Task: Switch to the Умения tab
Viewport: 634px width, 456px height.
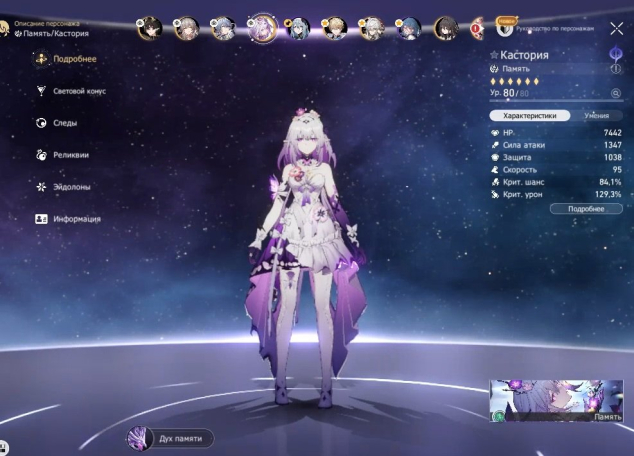Action: pos(596,116)
